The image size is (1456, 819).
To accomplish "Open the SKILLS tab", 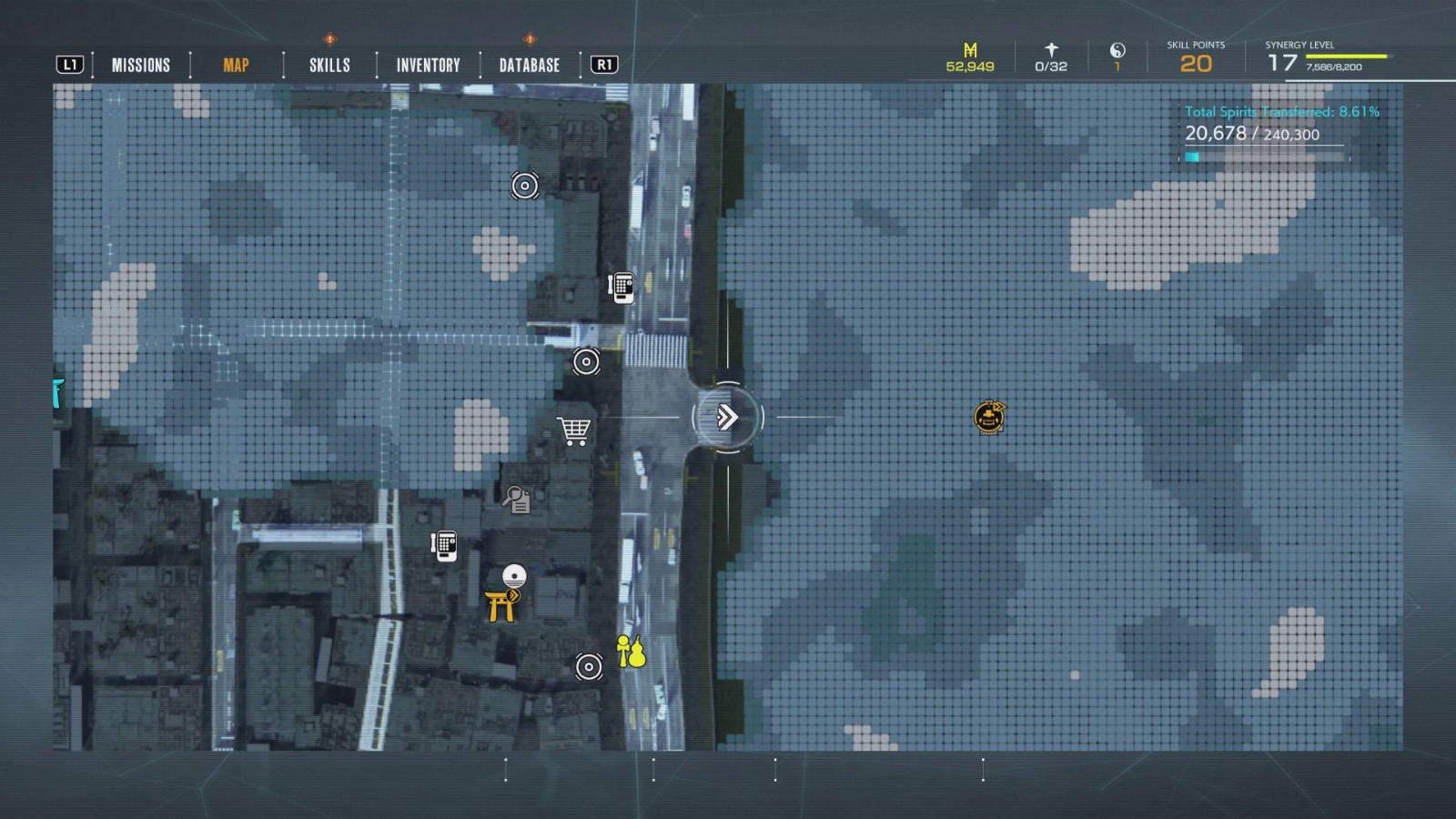I will pos(330,65).
